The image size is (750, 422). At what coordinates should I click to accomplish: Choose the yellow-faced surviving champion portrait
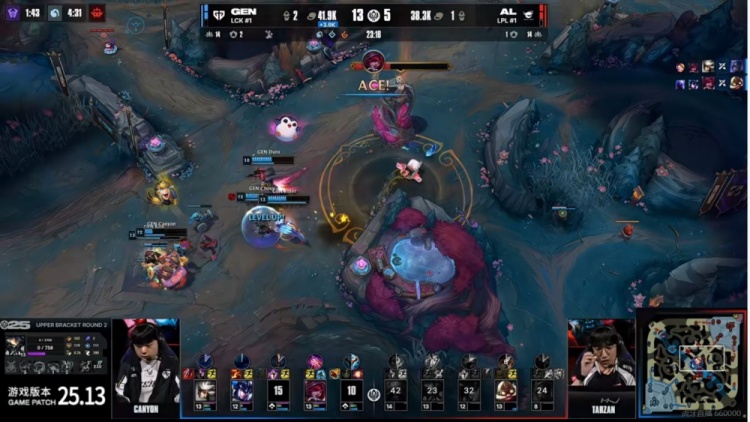coord(505,389)
